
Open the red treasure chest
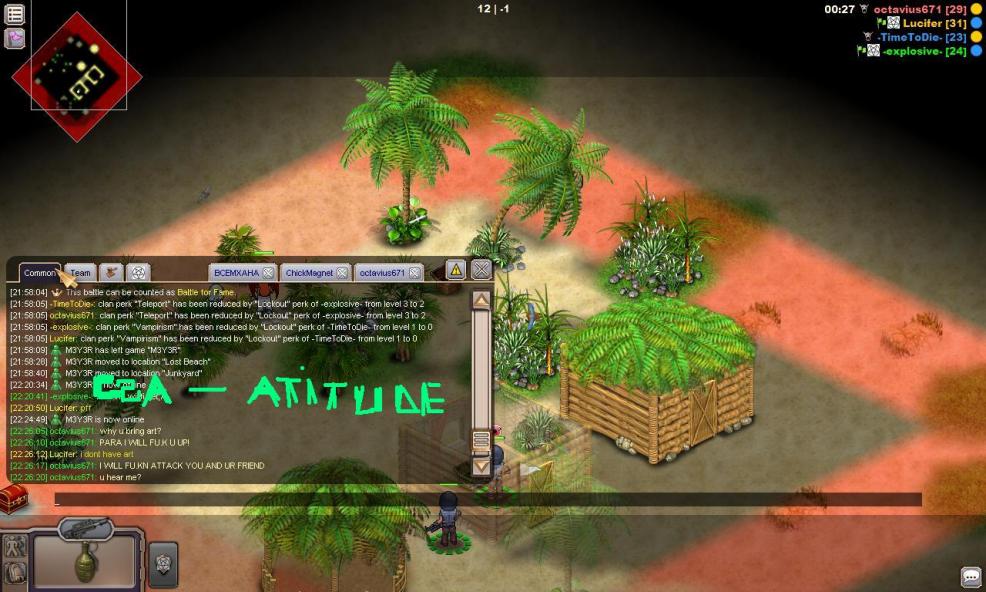12,497
